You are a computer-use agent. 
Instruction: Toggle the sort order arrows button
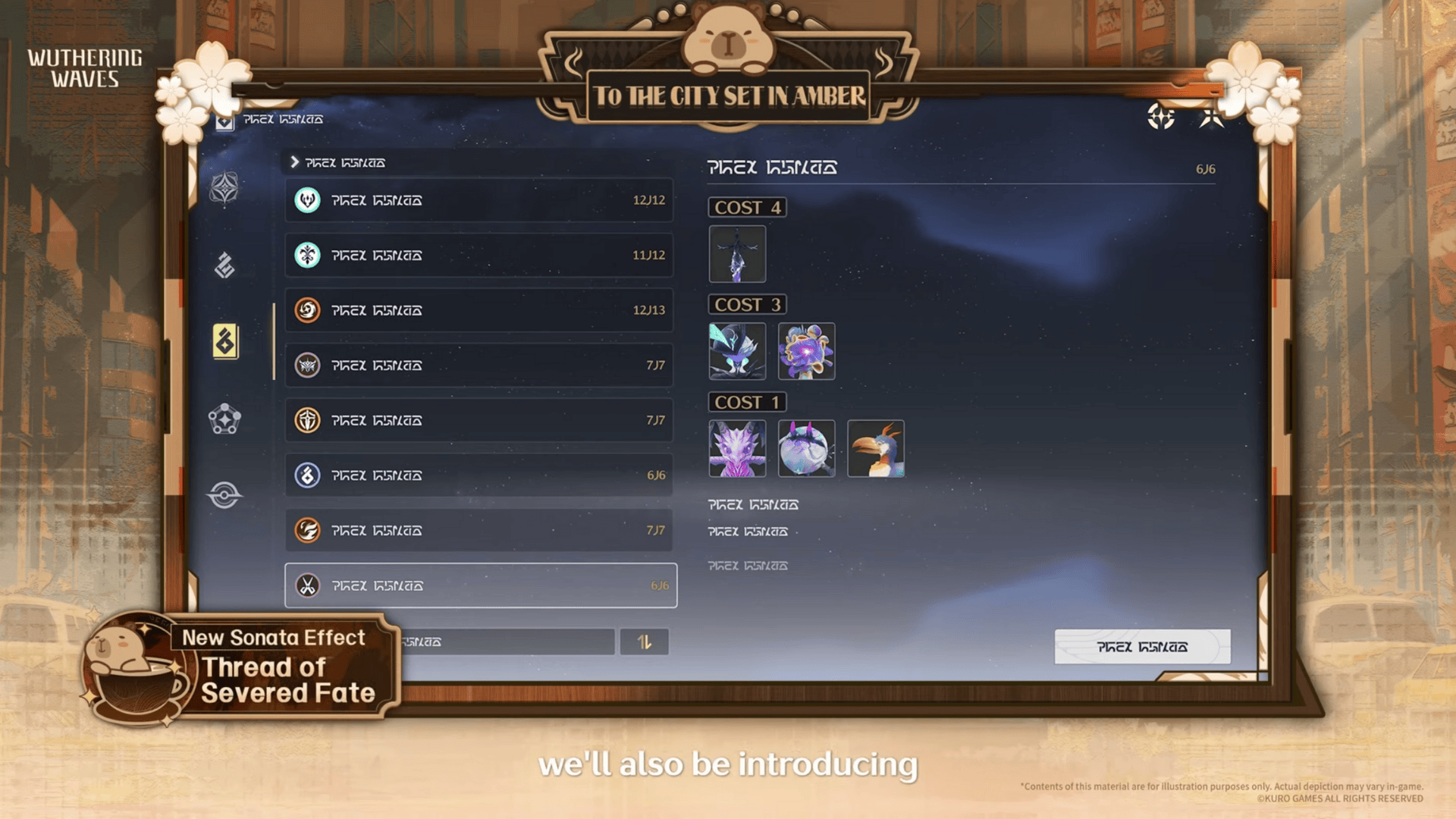click(644, 642)
